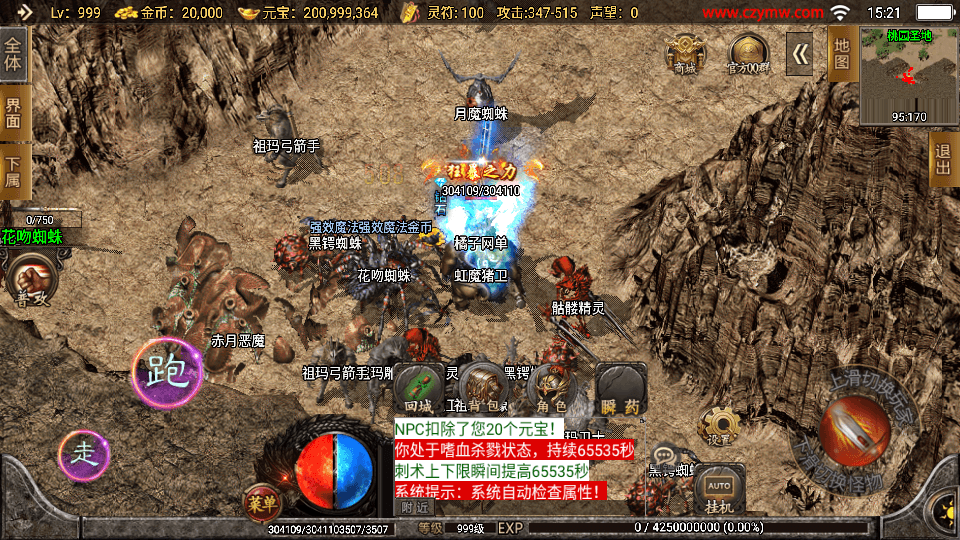This screenshot has width=960, height=540.
Task: Open the 地图 map tab
Action: point(842,53)
